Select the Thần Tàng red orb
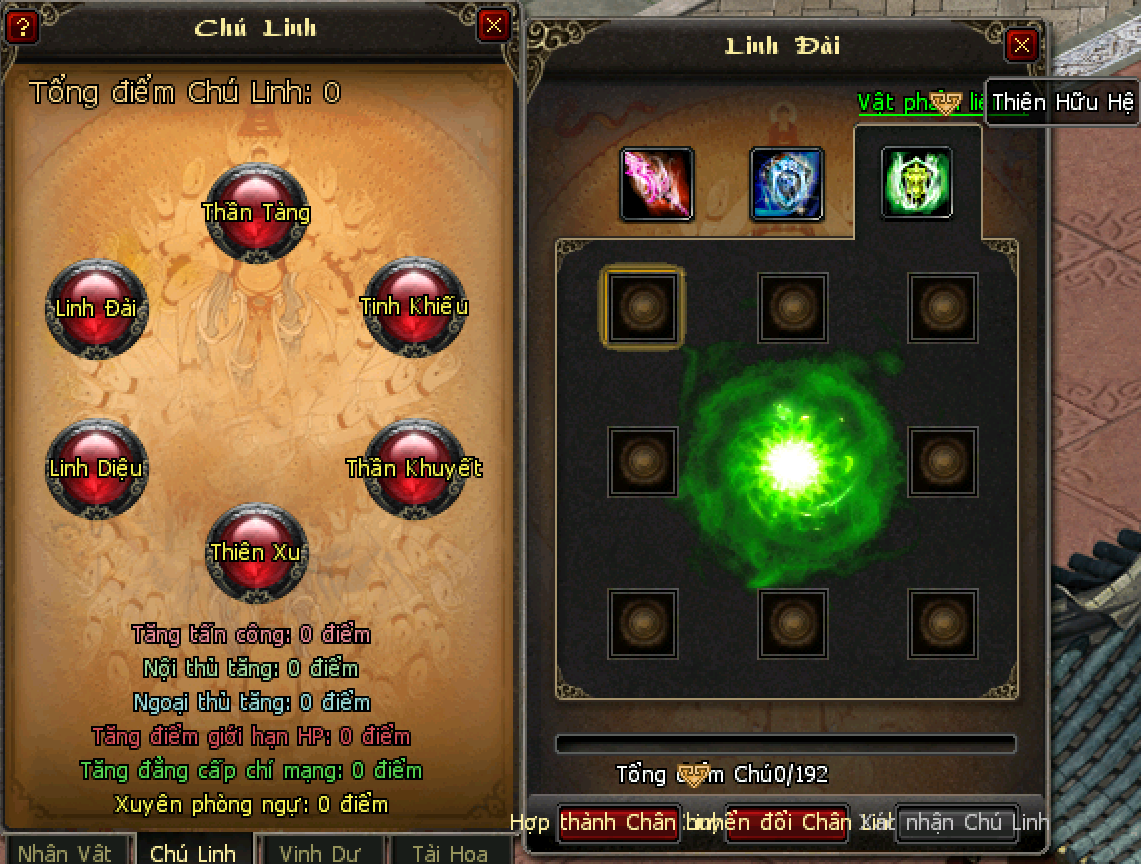The height and width of the screenshot is (864, 1141). point(257,212)
